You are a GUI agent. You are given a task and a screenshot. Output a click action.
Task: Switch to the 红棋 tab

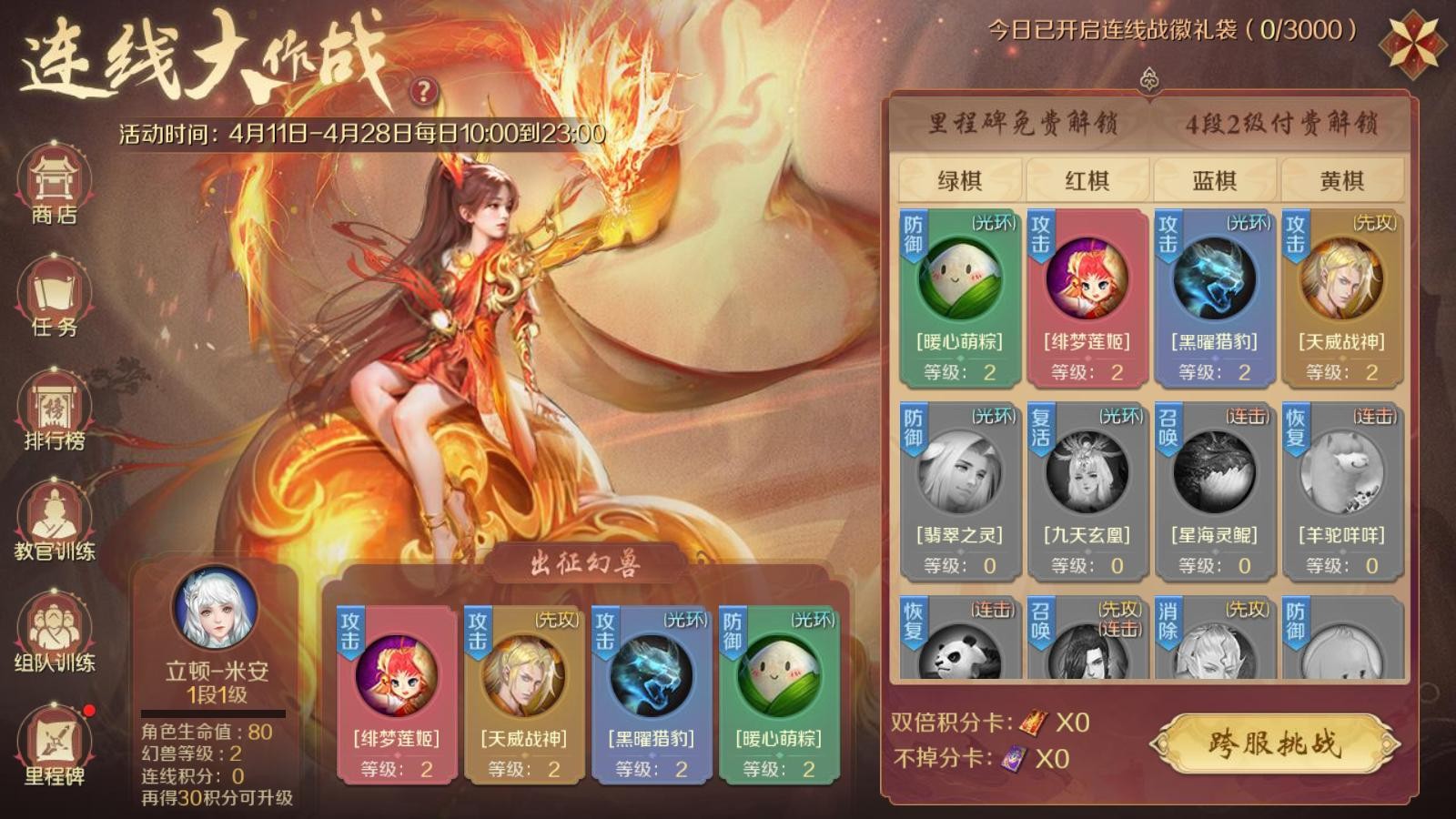[x=1087, y=180]
